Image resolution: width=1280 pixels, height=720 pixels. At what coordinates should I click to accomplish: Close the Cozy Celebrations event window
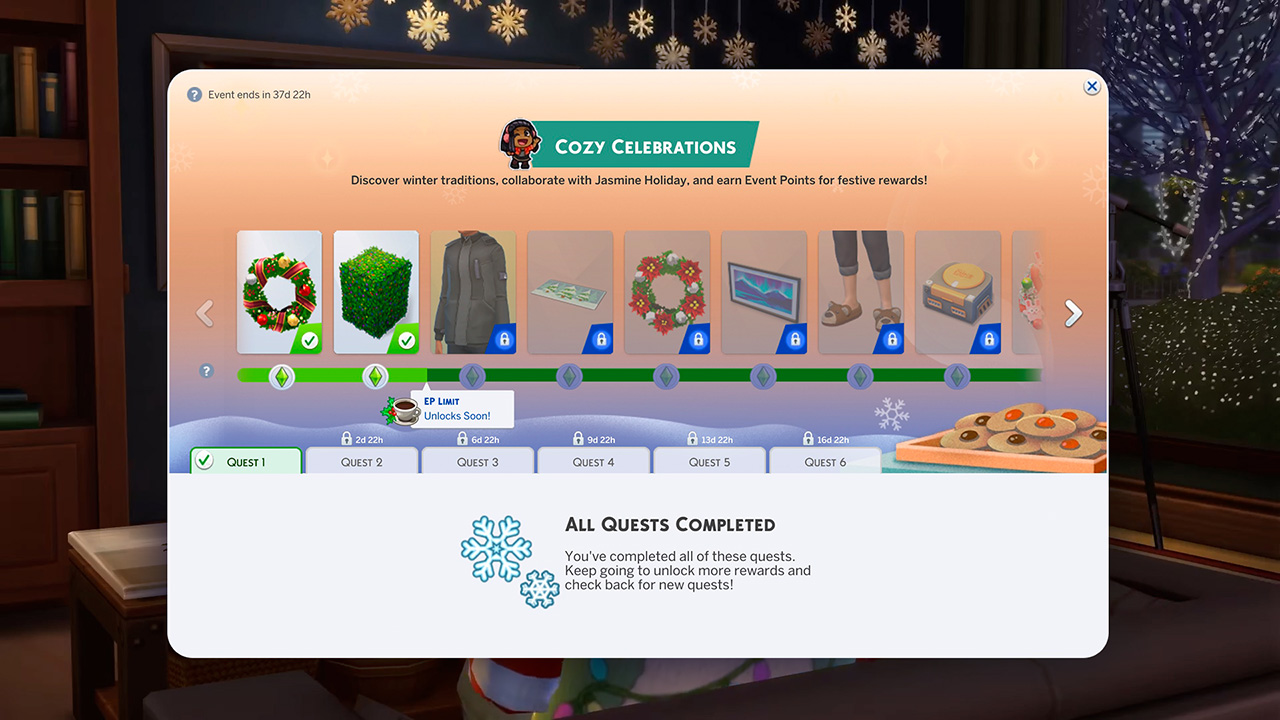(x=1092, y=87)
